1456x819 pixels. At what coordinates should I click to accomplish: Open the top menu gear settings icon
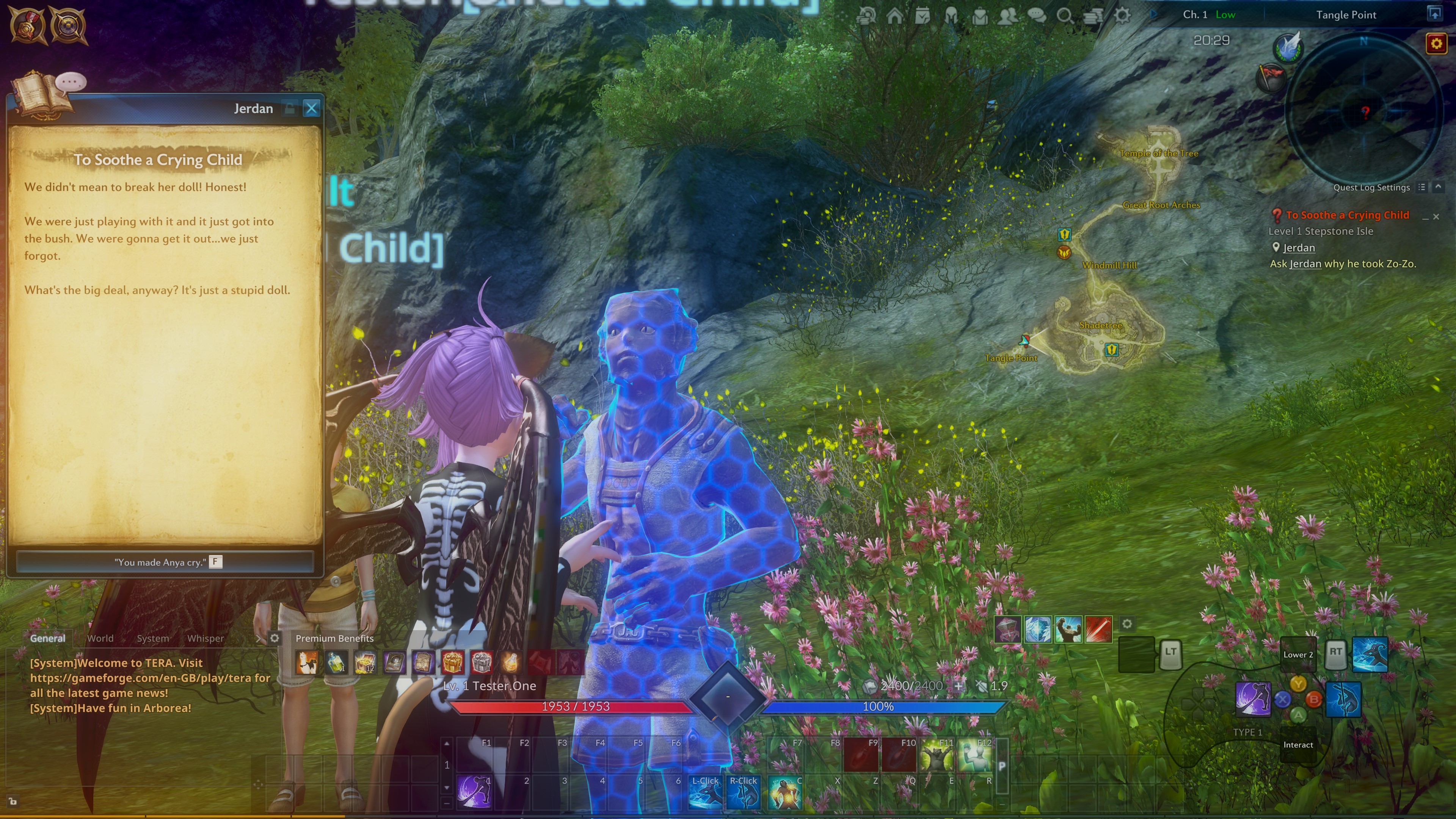pyautogui.click(x=1122, y=15)
